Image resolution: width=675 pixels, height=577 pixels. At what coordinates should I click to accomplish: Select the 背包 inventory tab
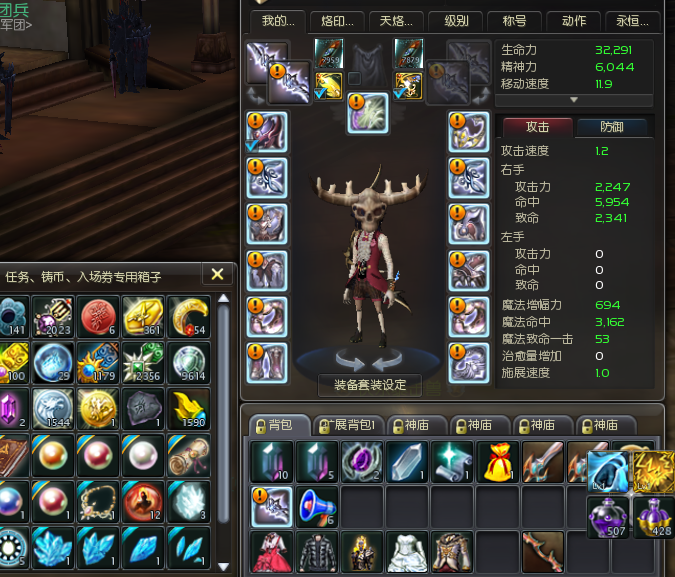276,425
